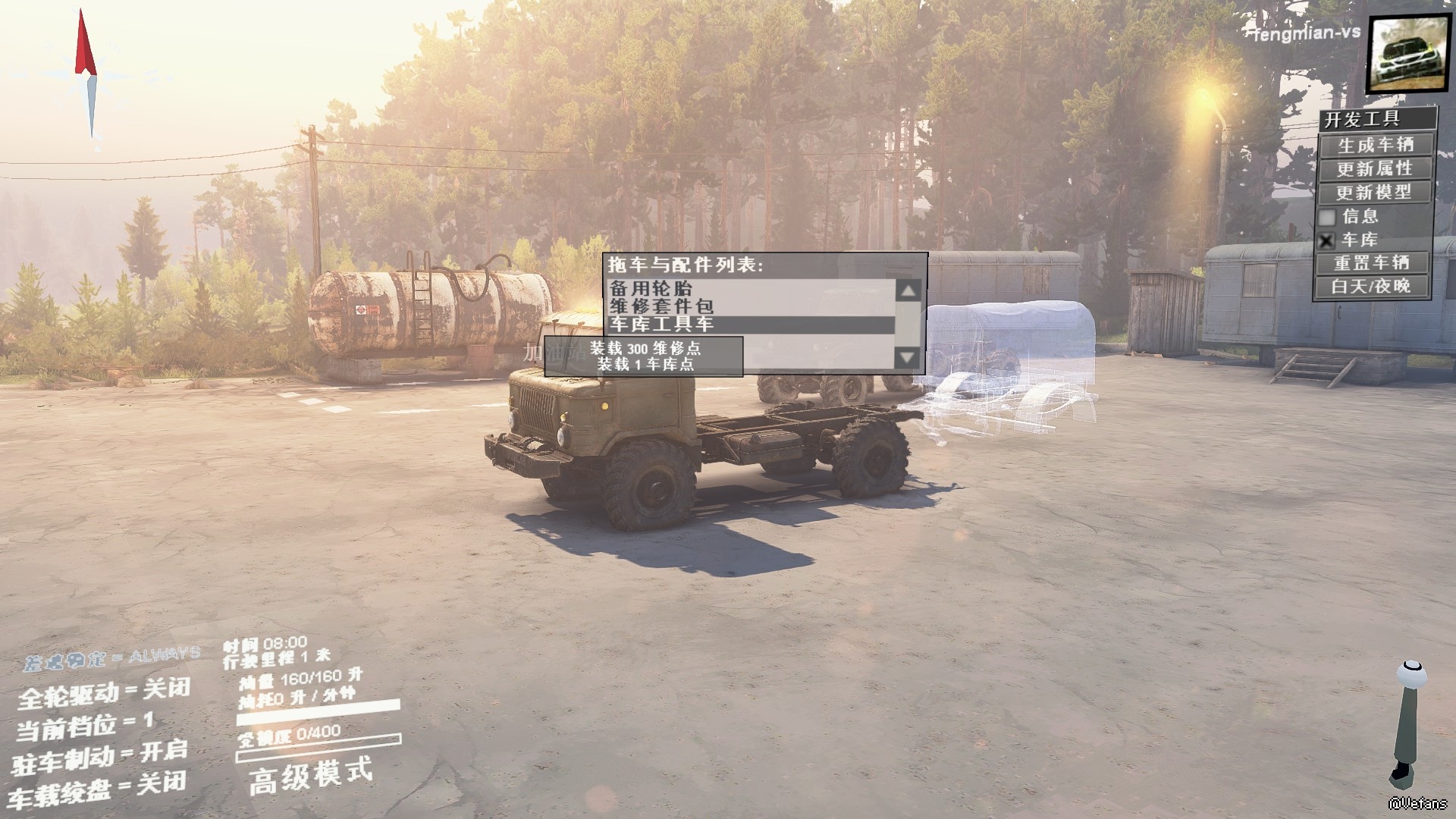Switch 白天/夜晚 day-night setting

(1371, 287)
